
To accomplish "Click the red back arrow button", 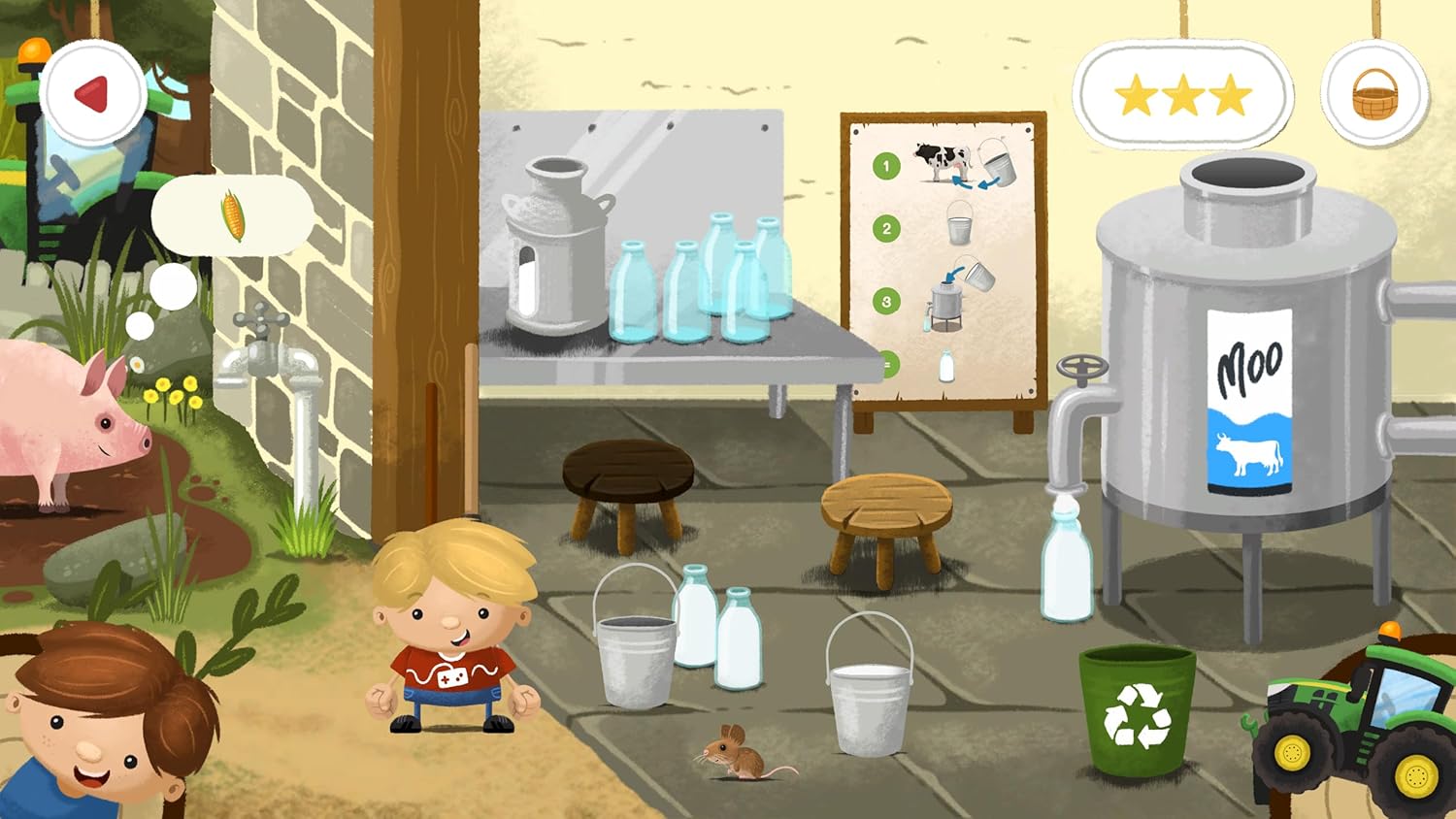I will 94,94.
